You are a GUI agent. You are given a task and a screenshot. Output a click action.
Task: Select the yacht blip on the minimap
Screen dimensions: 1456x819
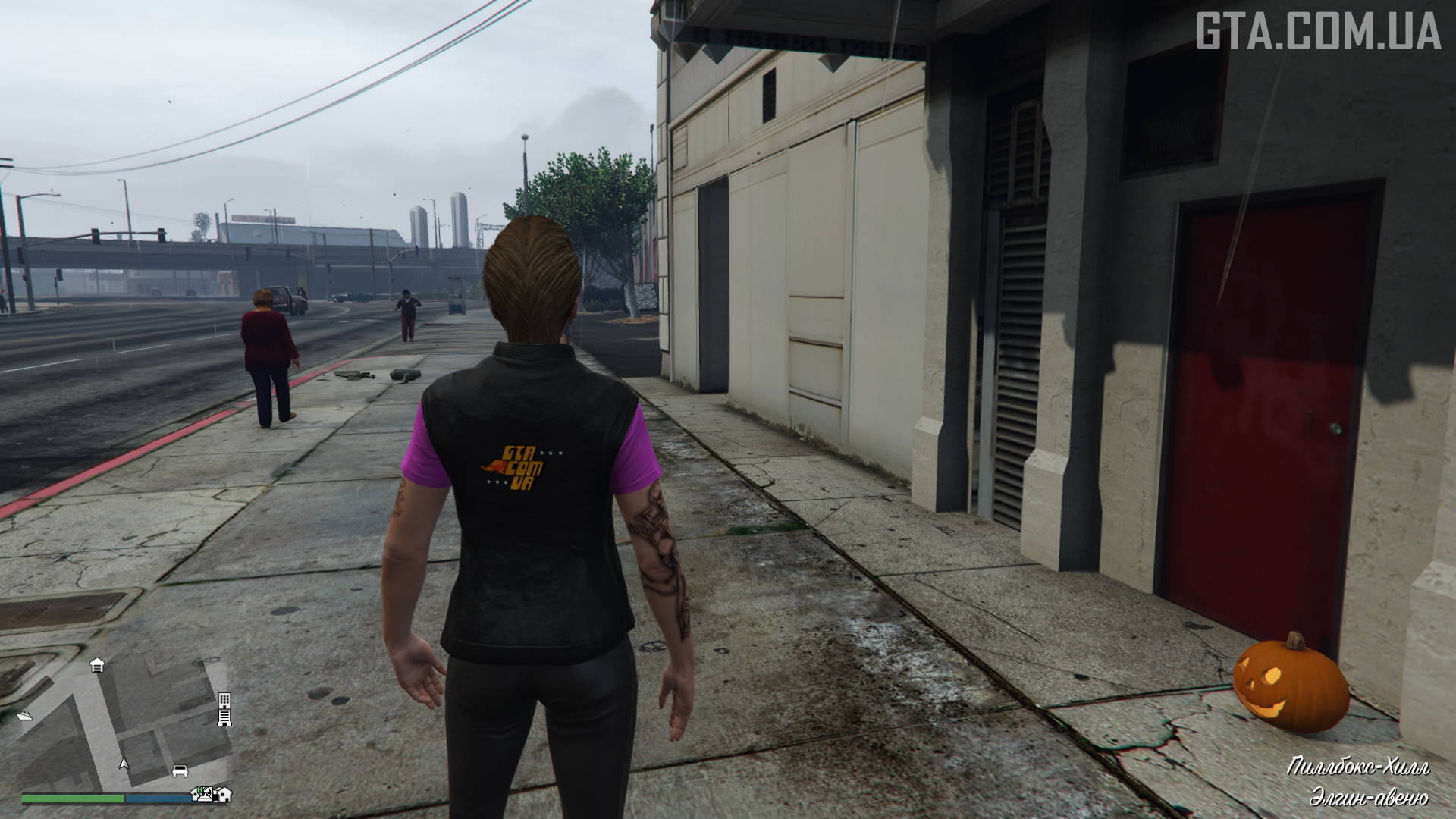point(24,715)
